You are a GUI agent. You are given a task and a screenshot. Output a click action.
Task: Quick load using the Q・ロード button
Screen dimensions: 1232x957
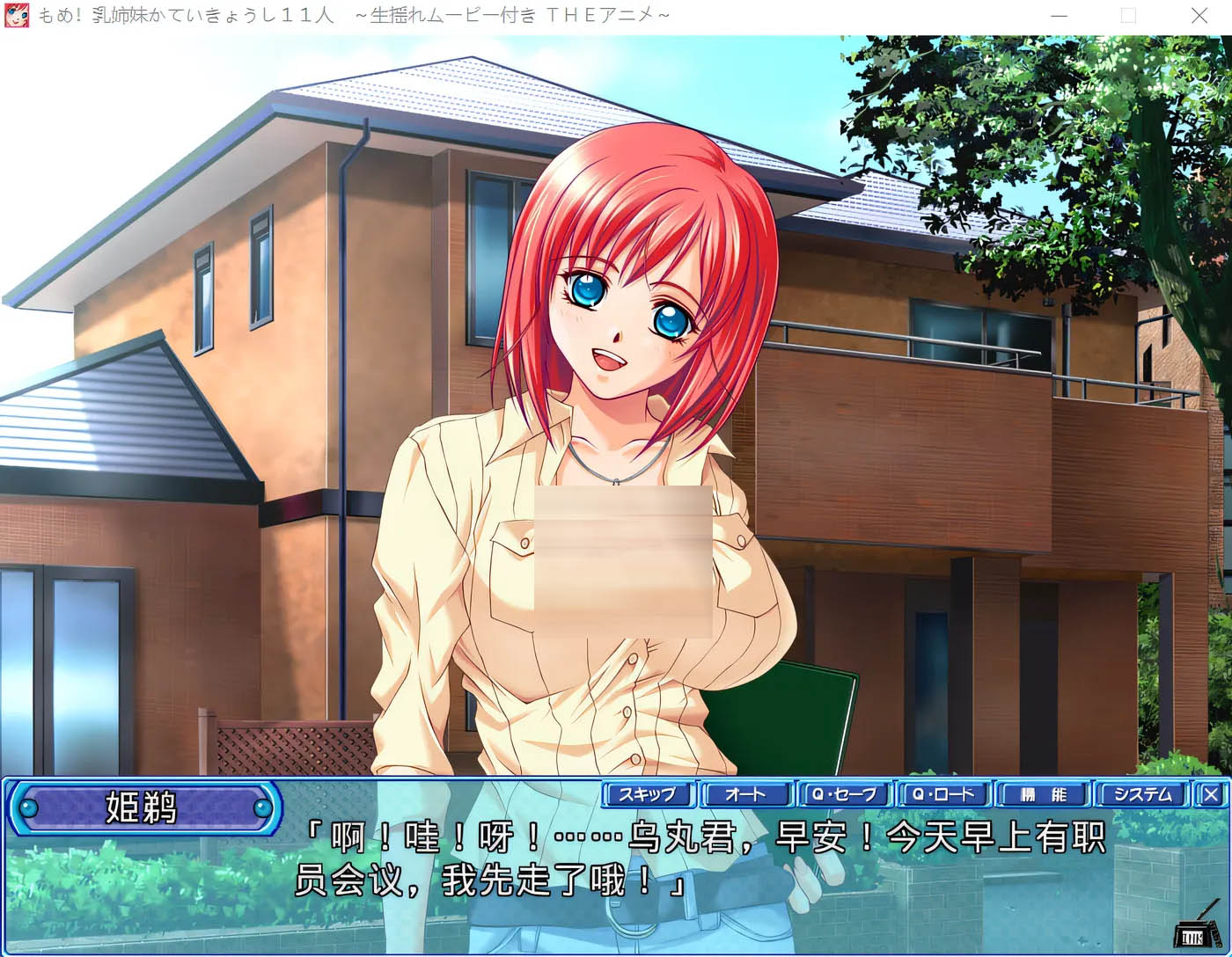point(943,794)
